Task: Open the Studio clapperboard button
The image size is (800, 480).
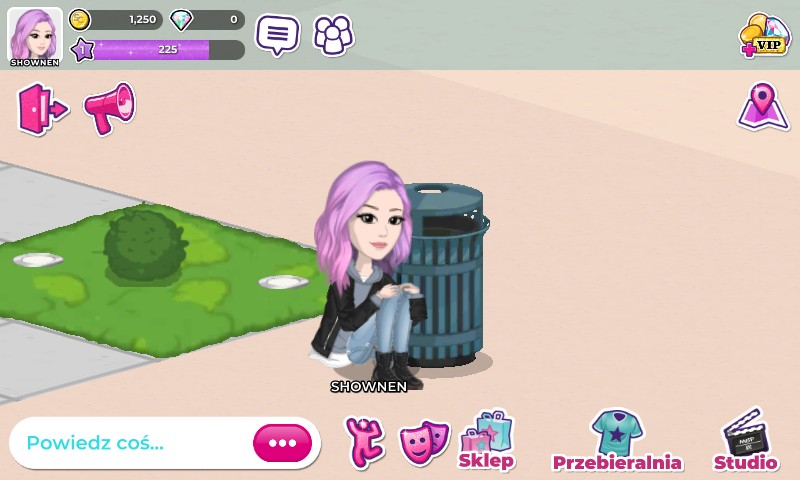Action: point(745,441)
